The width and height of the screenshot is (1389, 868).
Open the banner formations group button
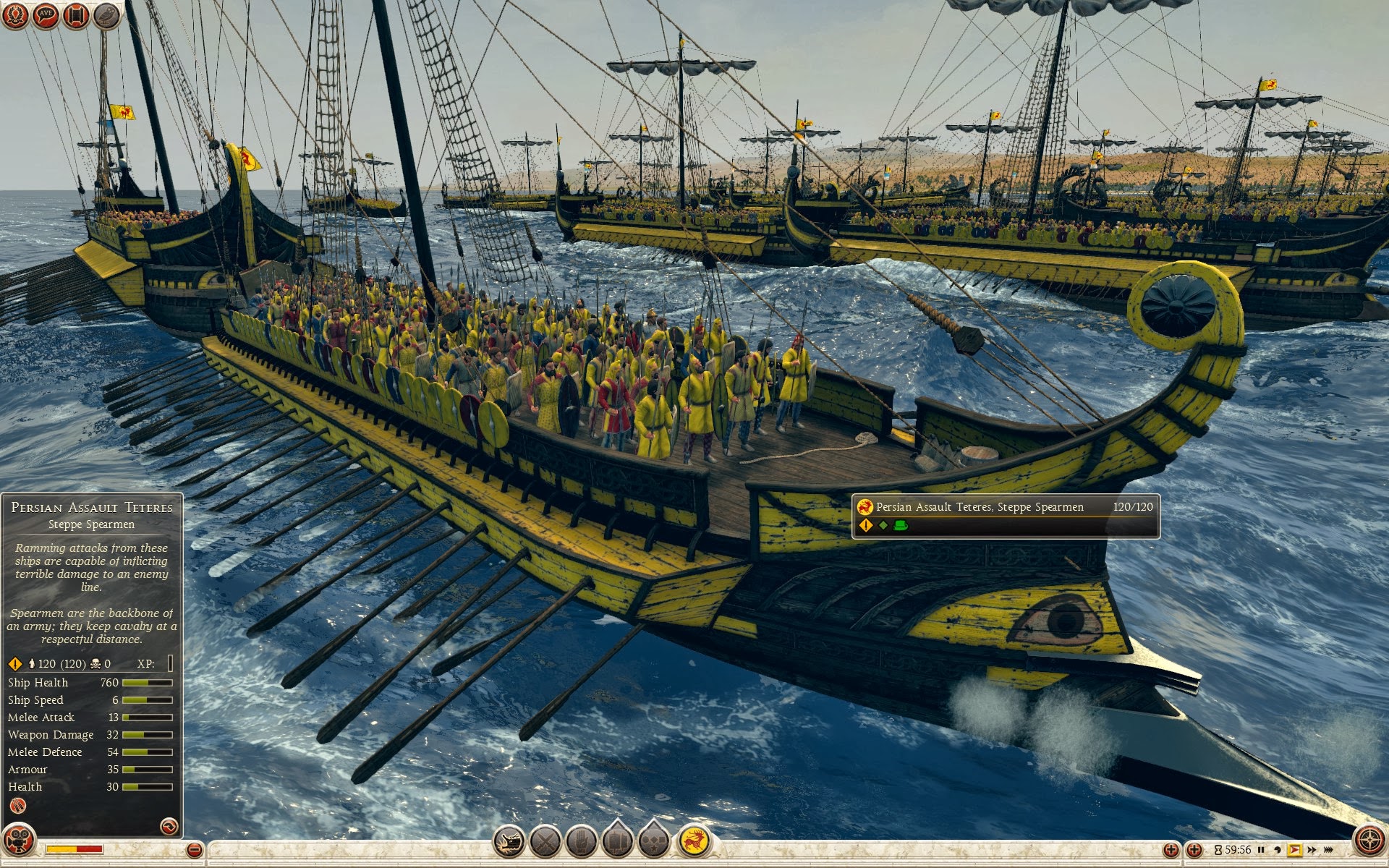617,841
